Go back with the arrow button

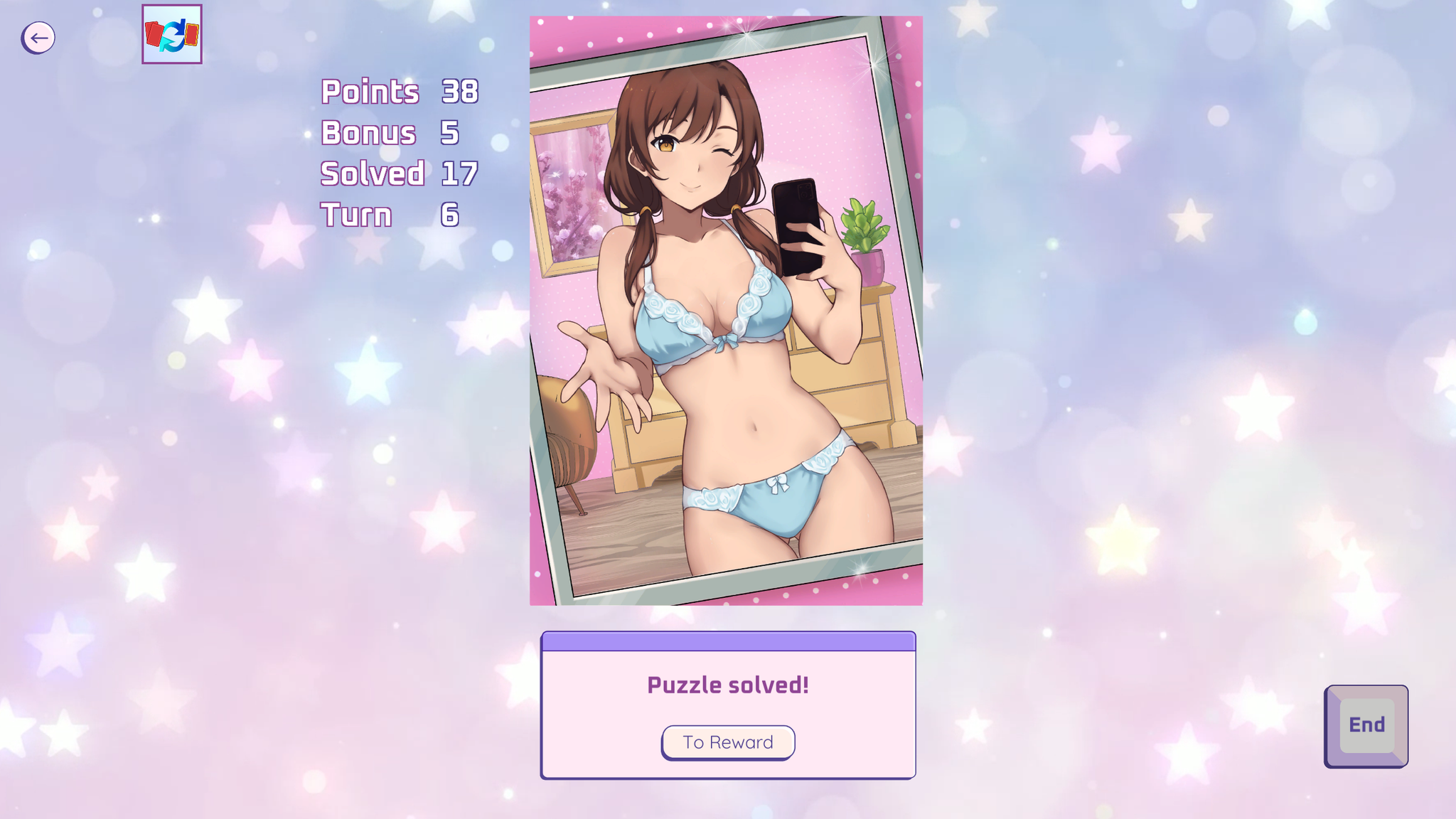click(x=38, y=38)
